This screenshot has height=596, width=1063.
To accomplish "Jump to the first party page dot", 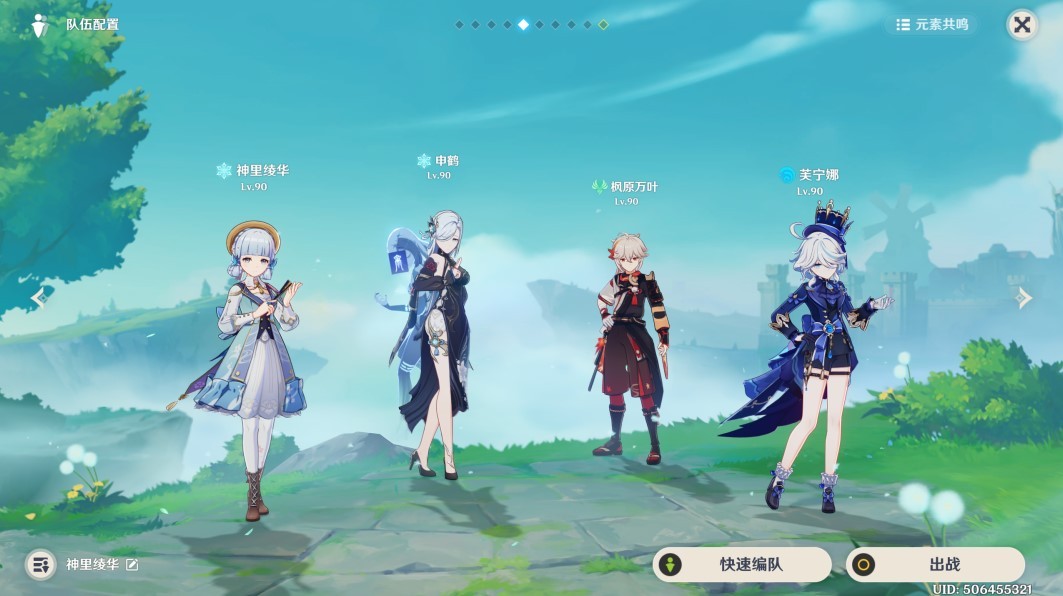I will (459, 25).
